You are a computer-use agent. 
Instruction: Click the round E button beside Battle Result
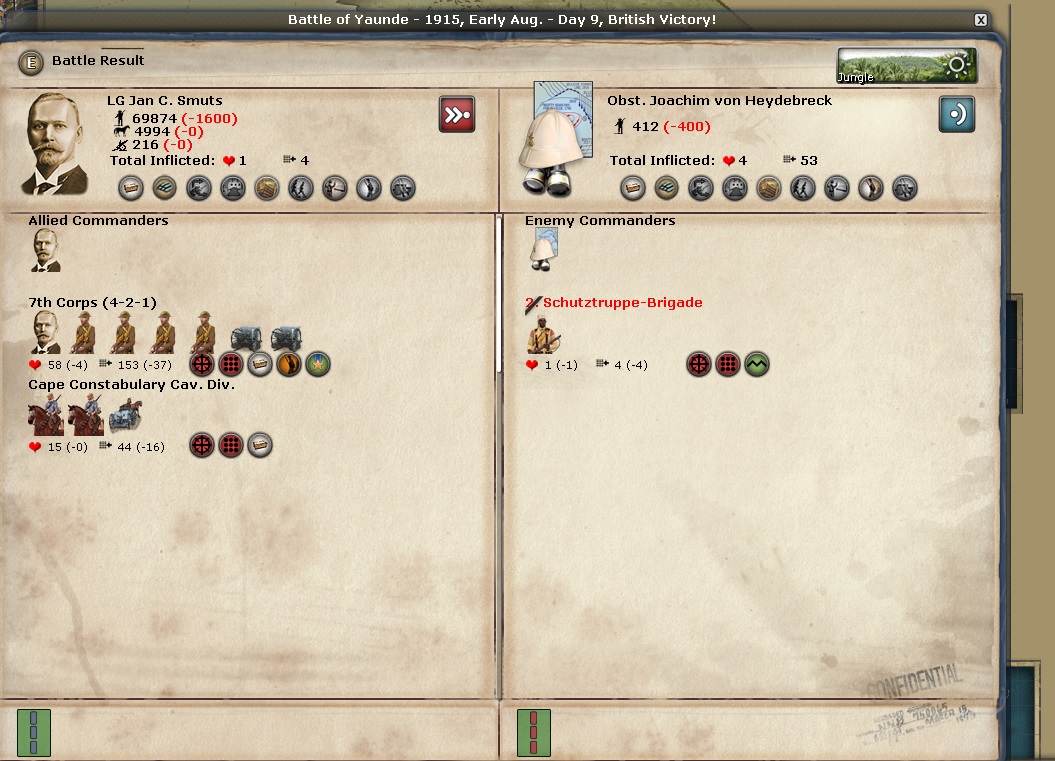pyautogui.click(x=31, y=62)
